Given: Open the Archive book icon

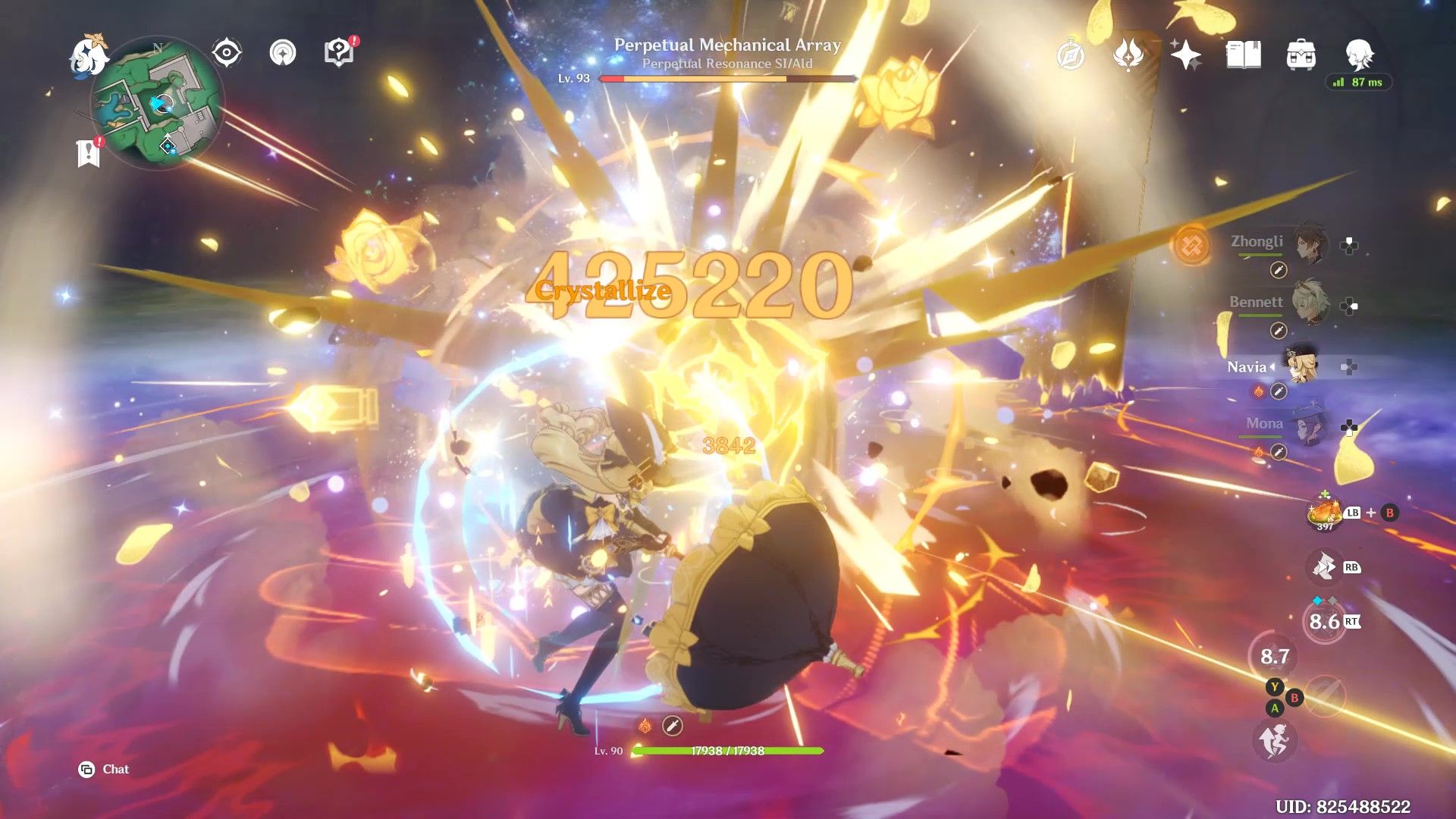Looking at the screenshot, I should coord(1244,55).
